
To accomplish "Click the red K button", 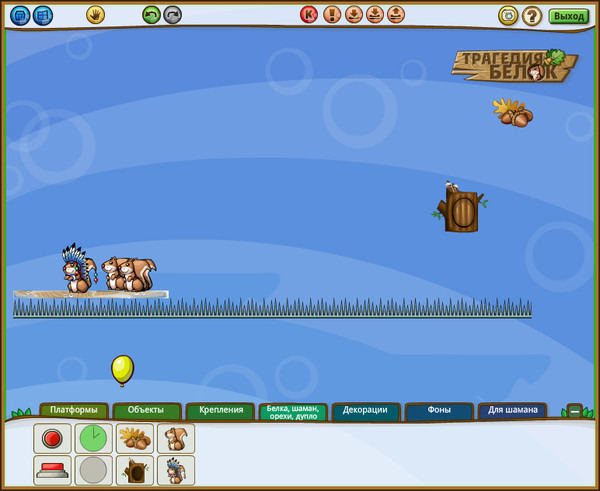I will 309,15.
